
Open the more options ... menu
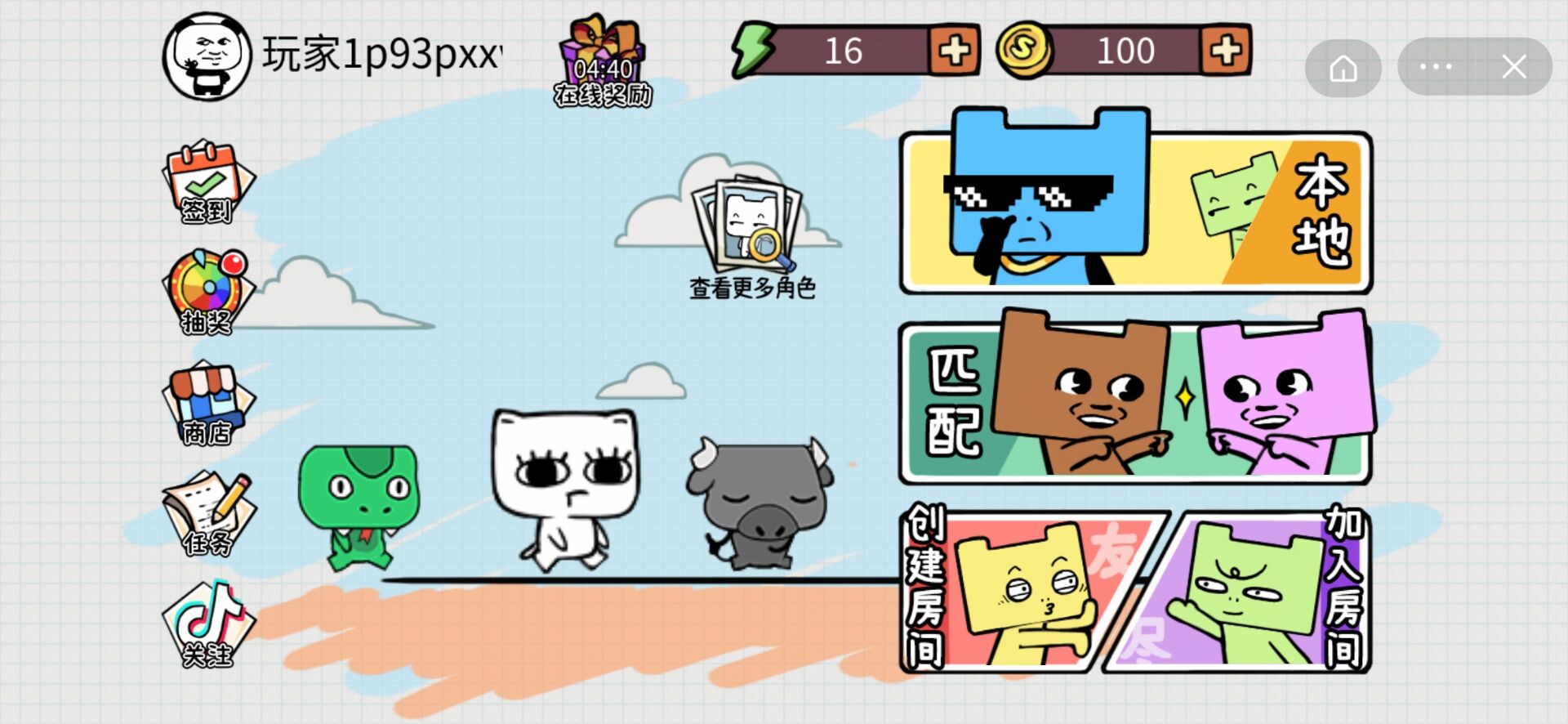click(x=1436, y=67)
